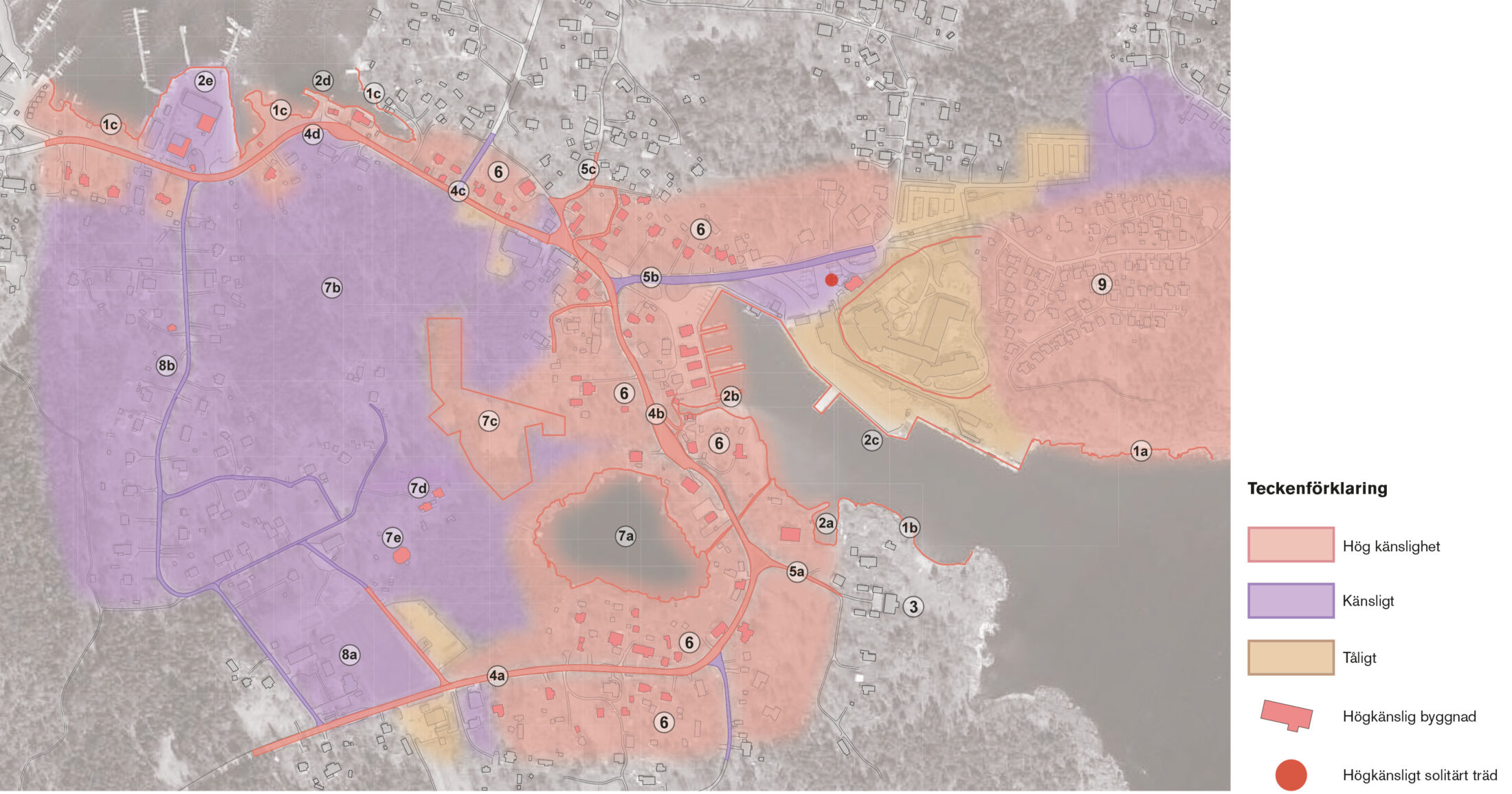Screen dimensions: 1512x794
Task: Choose the Tåligt legend swatch
Action: [1290, 657]
